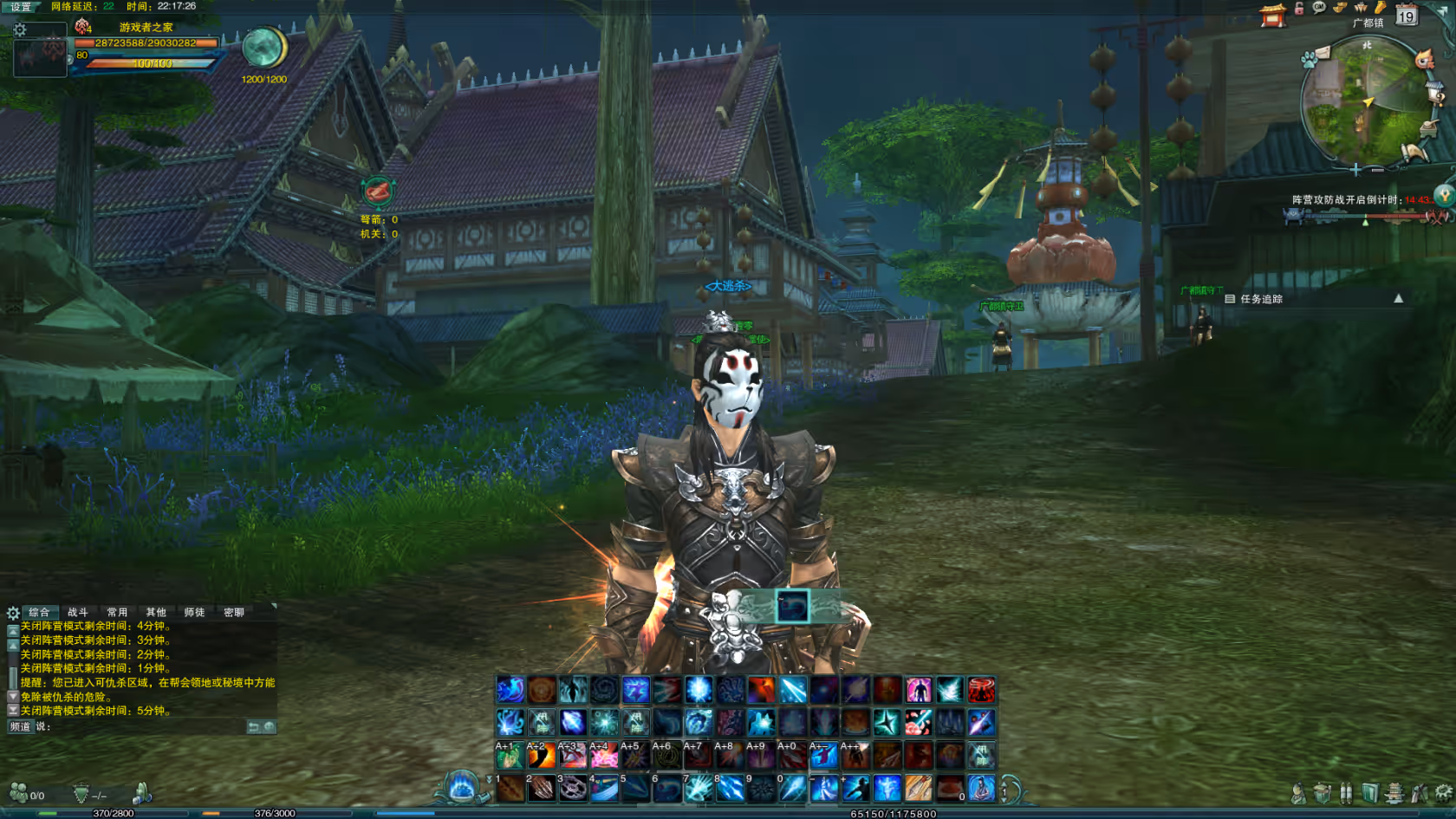Open the 设置 settings menu
This screenshot has height=819, width=1456.
coord(21,6)
